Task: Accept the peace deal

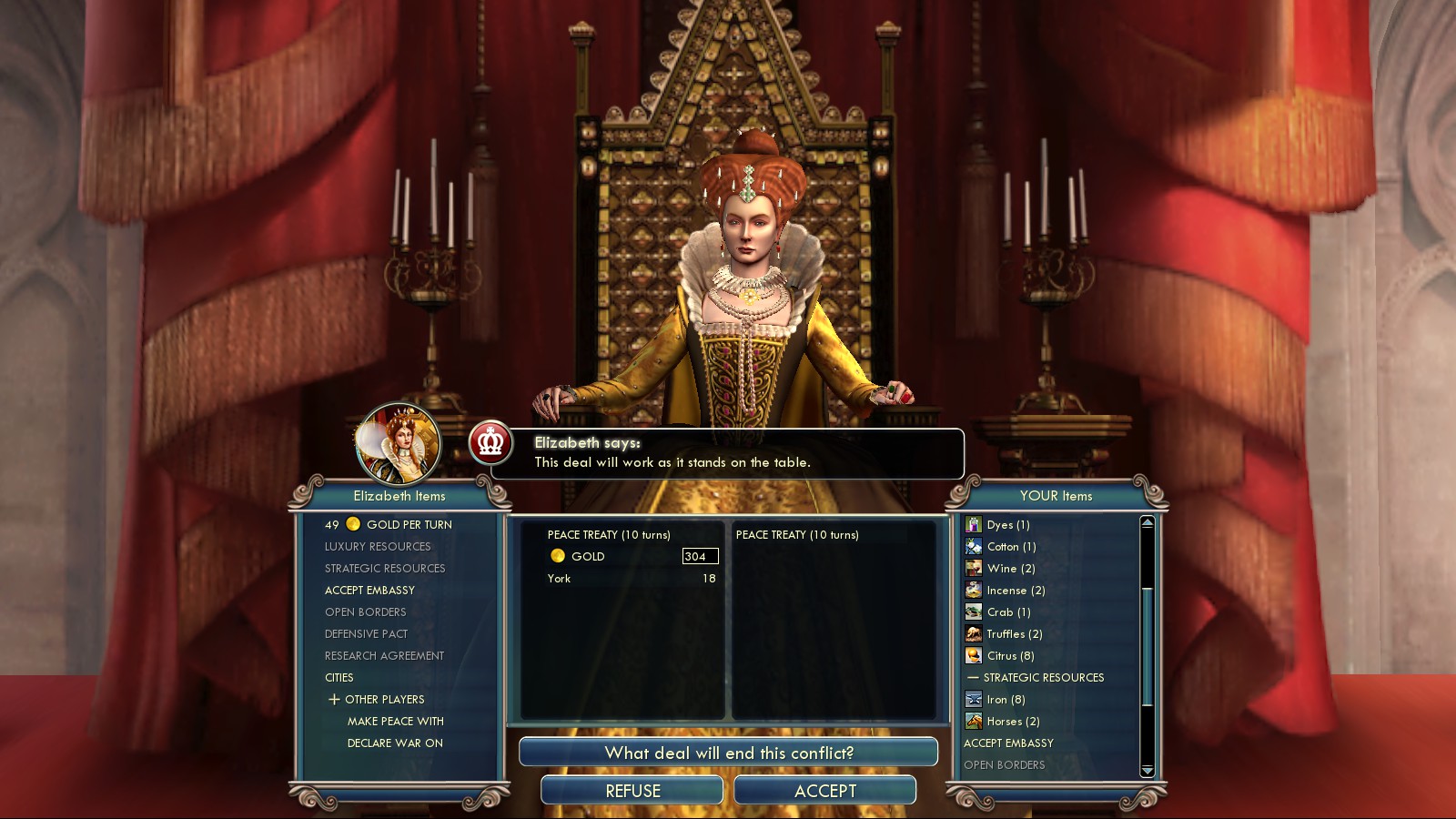Action: tap(824, 791)
